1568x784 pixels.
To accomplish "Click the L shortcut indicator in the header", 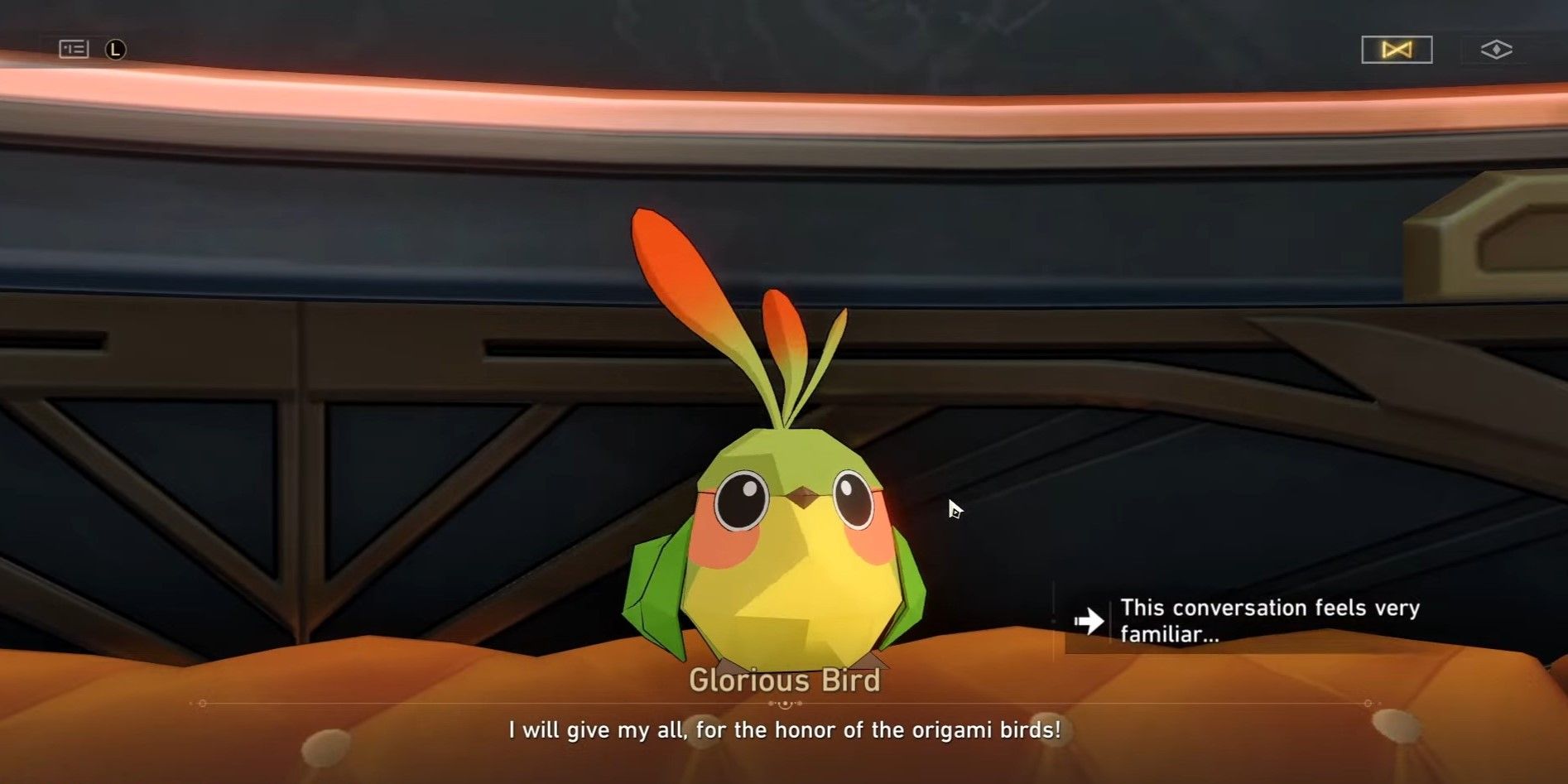I will point(113,49).
